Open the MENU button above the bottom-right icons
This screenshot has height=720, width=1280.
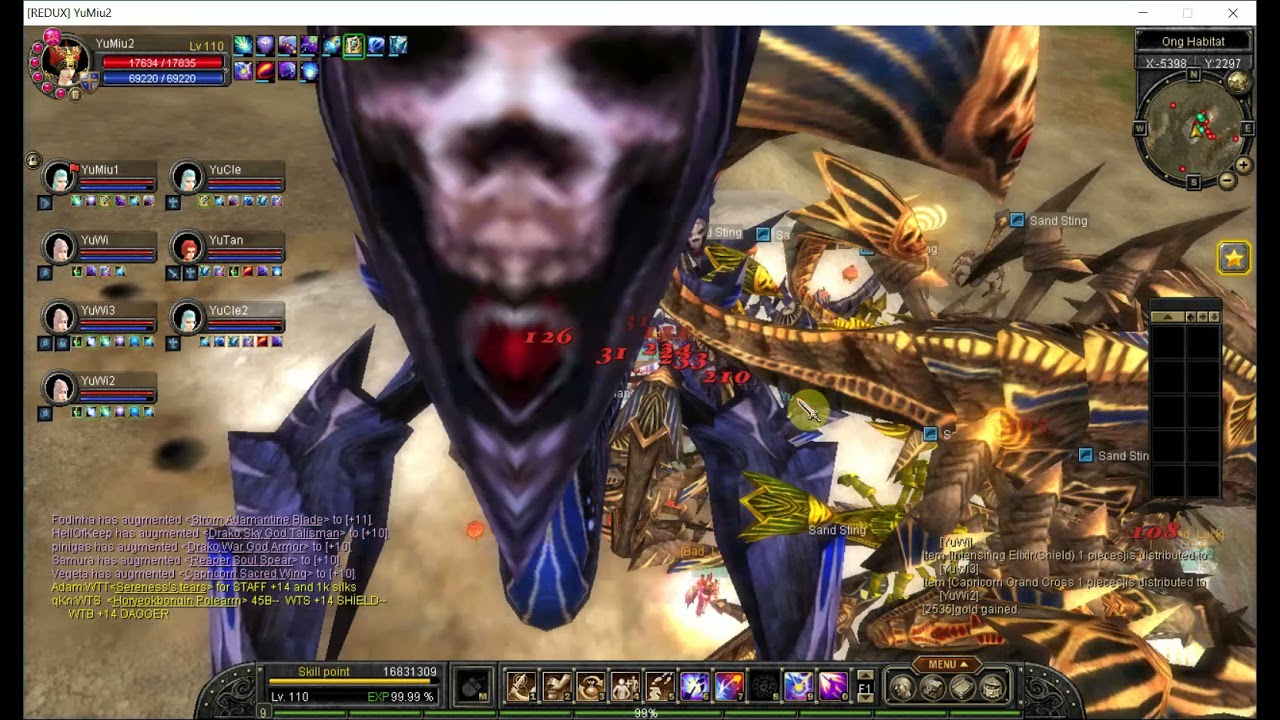pos(948,664)
